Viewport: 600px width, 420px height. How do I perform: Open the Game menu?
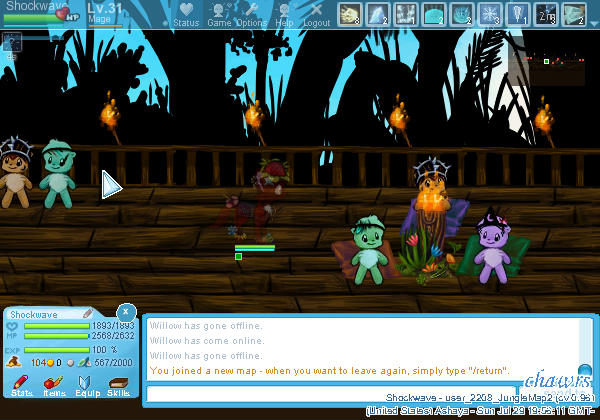[x=219, y=14]
